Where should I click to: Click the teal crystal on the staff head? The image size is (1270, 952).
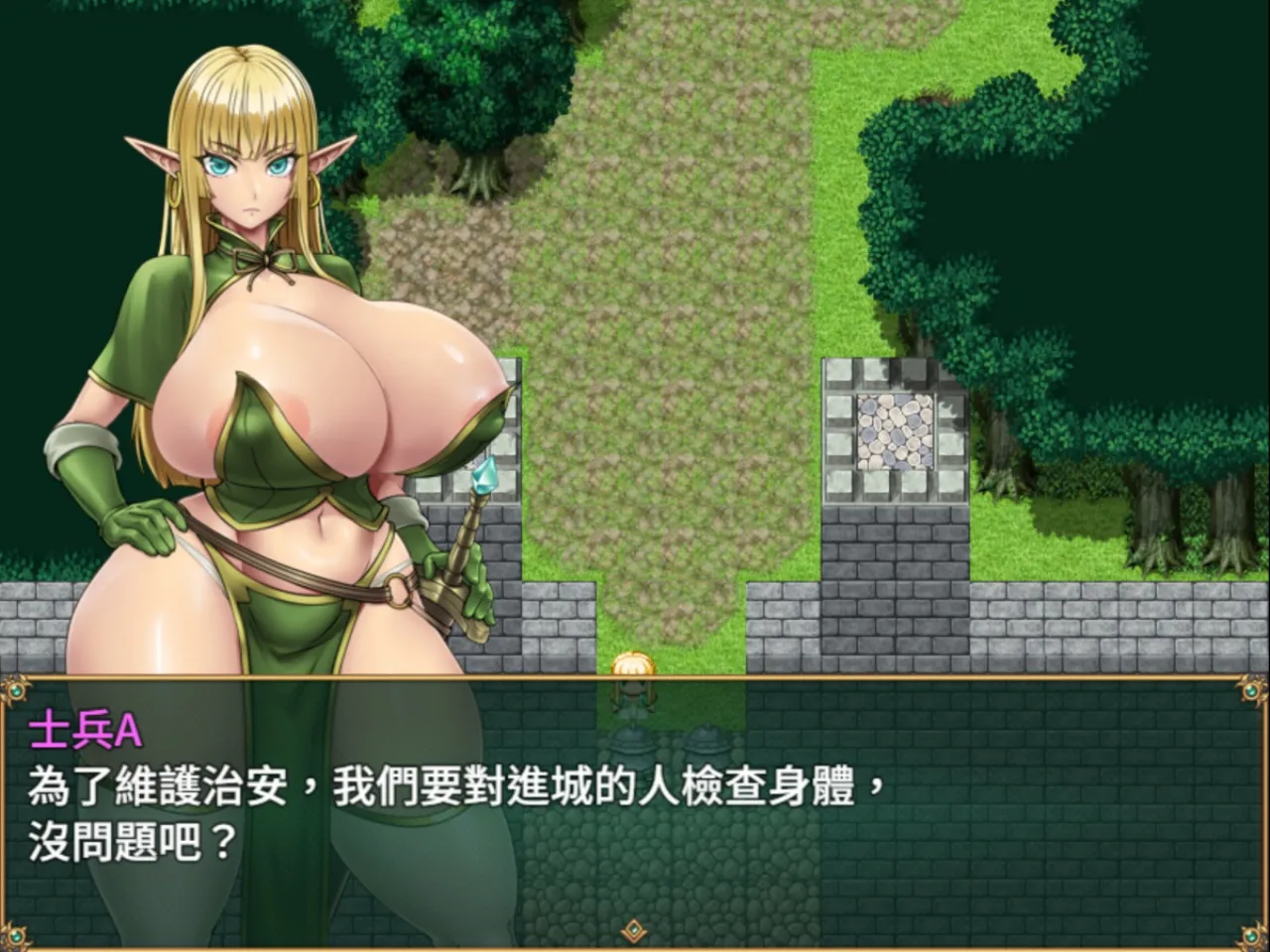coord(483,474)
